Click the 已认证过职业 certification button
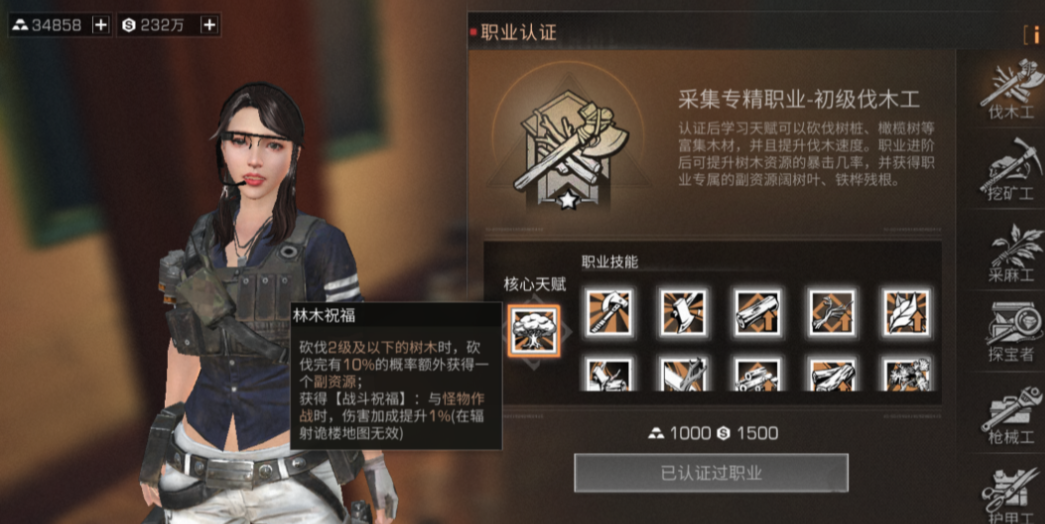Viewport: 1045px width, 524px height. (711, 473)
